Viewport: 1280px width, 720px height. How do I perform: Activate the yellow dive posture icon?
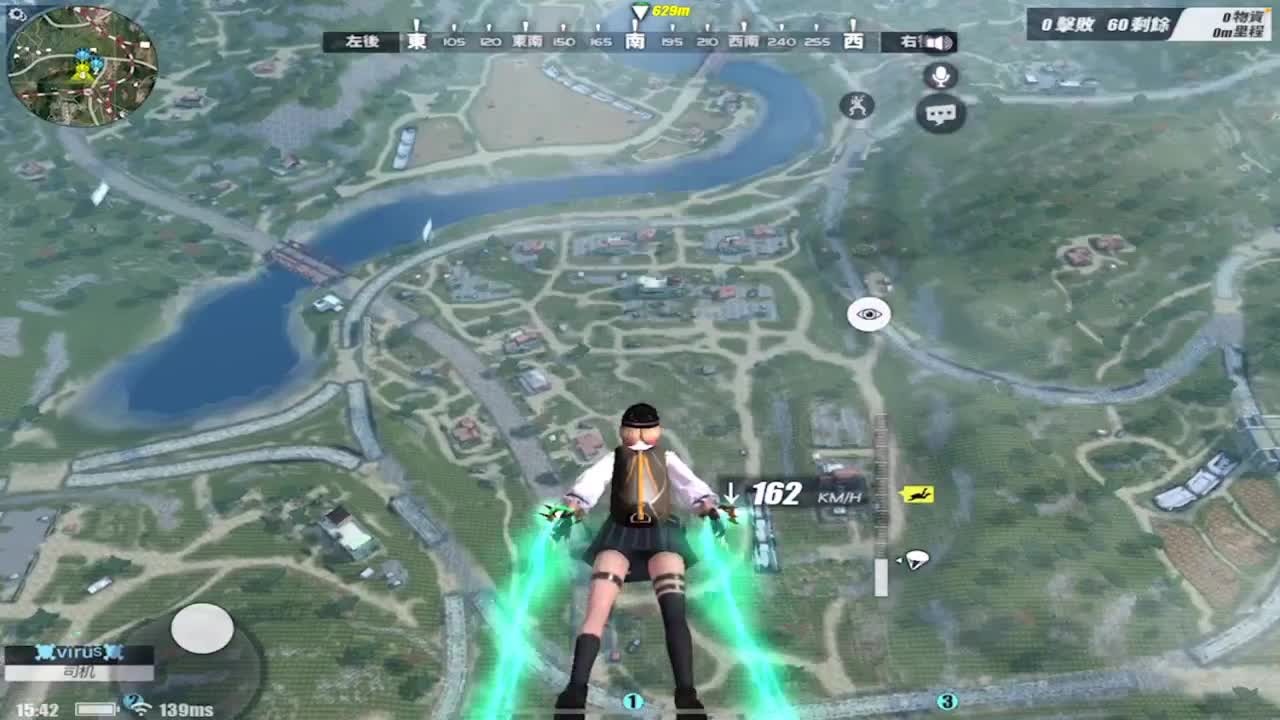click(918, 491)
